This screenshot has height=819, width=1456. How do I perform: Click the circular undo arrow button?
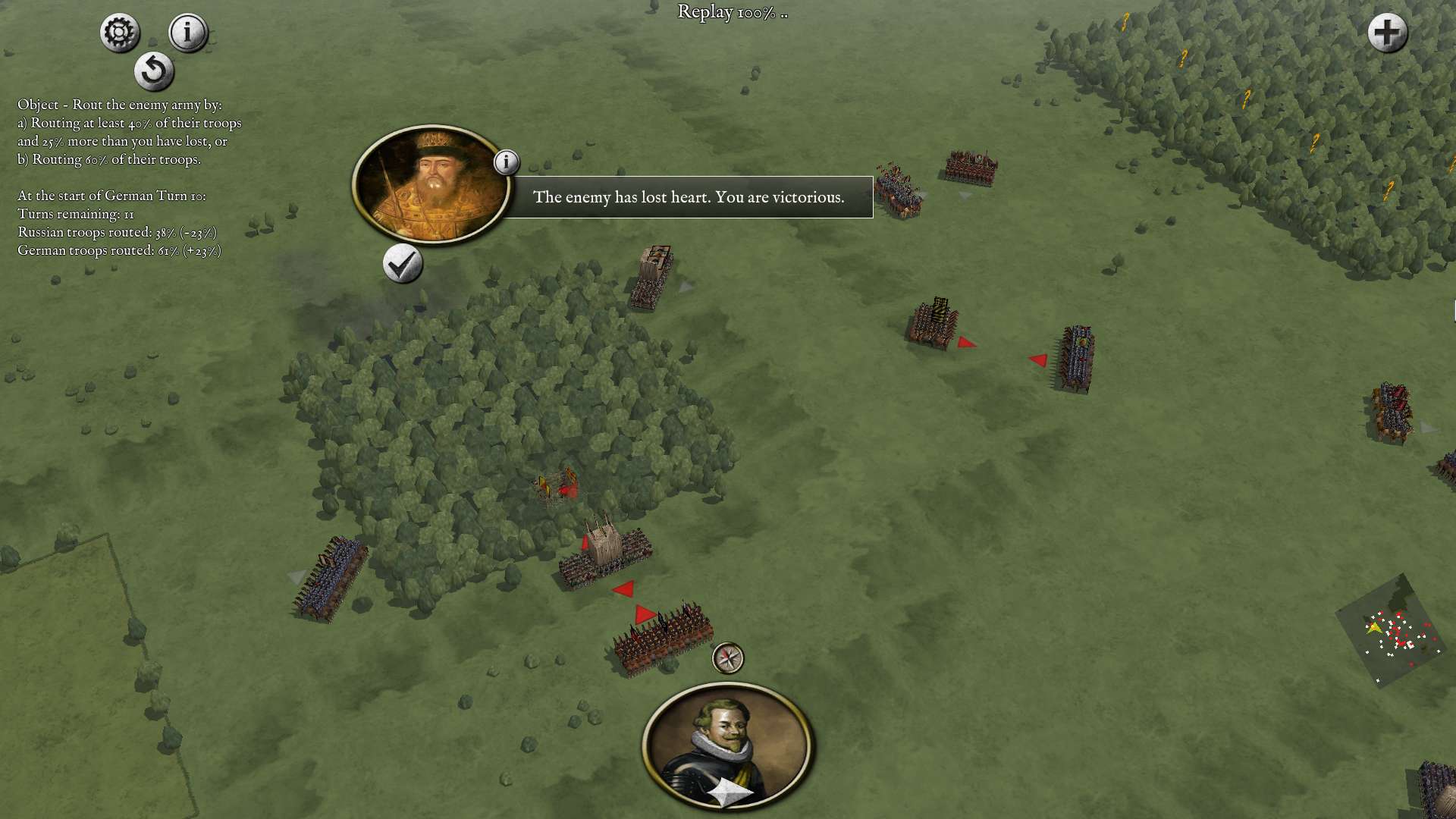click(154, 71)
